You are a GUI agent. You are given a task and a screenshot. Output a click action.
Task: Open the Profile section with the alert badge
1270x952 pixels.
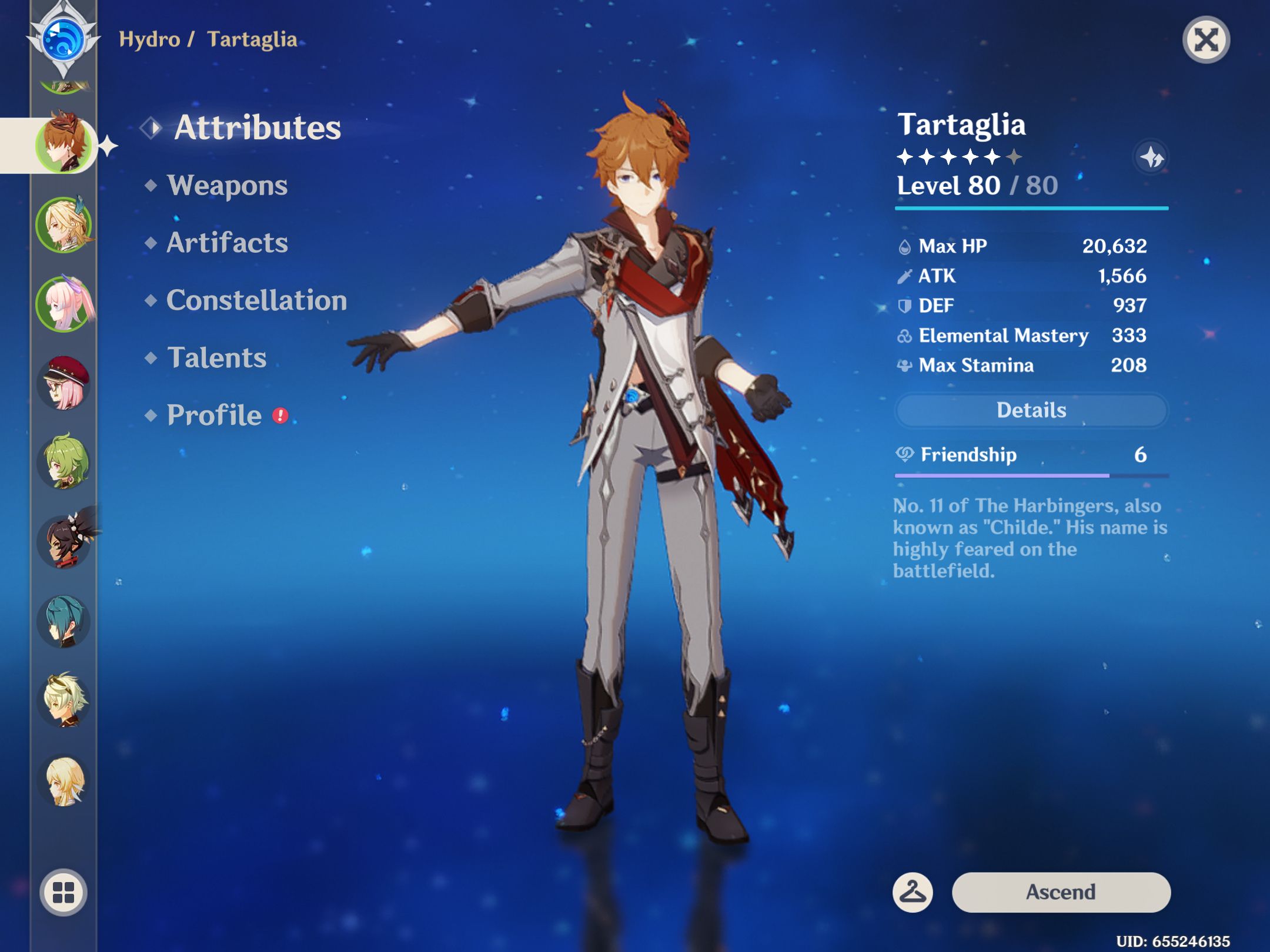point(213,415)
